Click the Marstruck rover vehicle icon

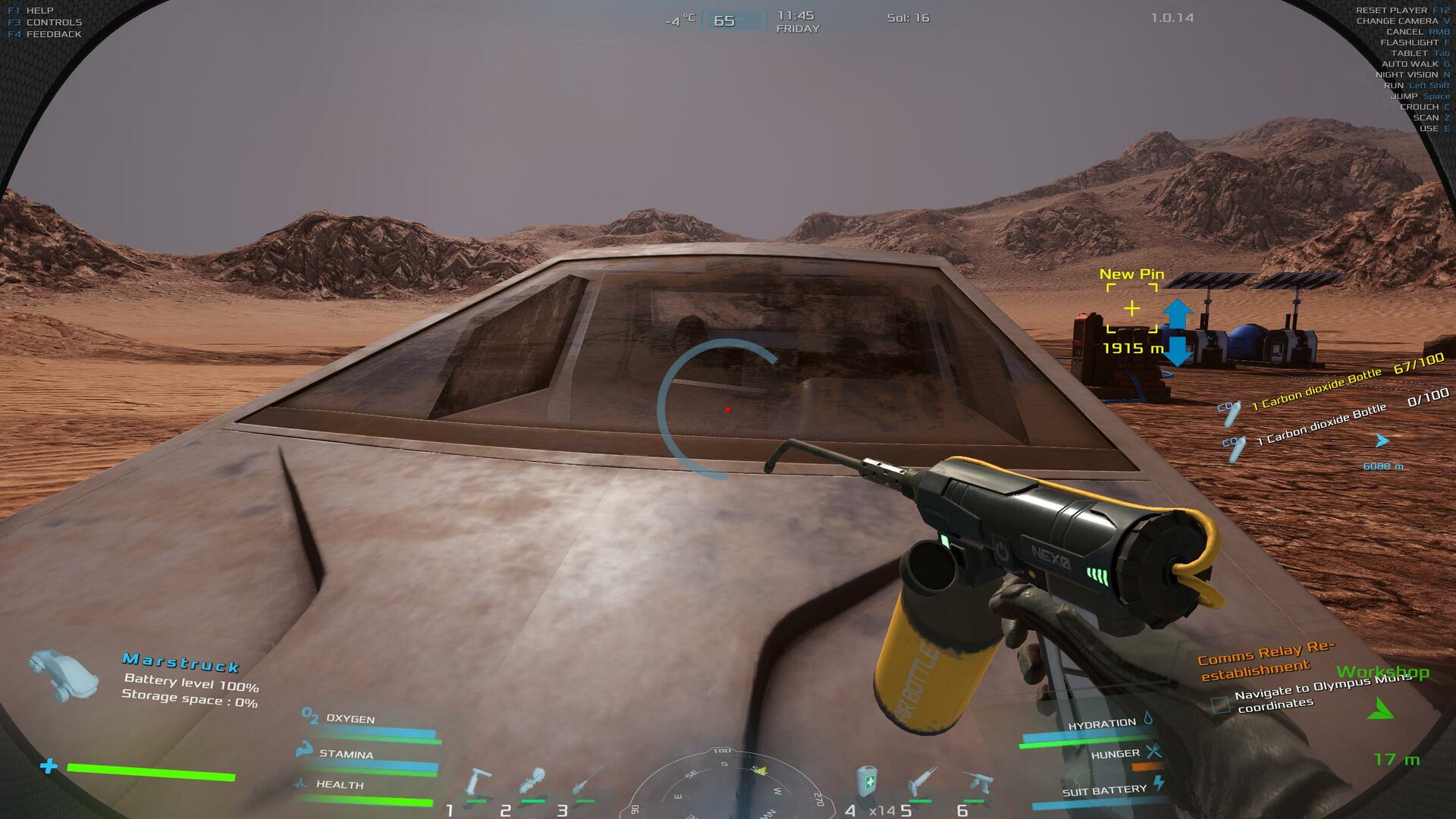[65, 674]
